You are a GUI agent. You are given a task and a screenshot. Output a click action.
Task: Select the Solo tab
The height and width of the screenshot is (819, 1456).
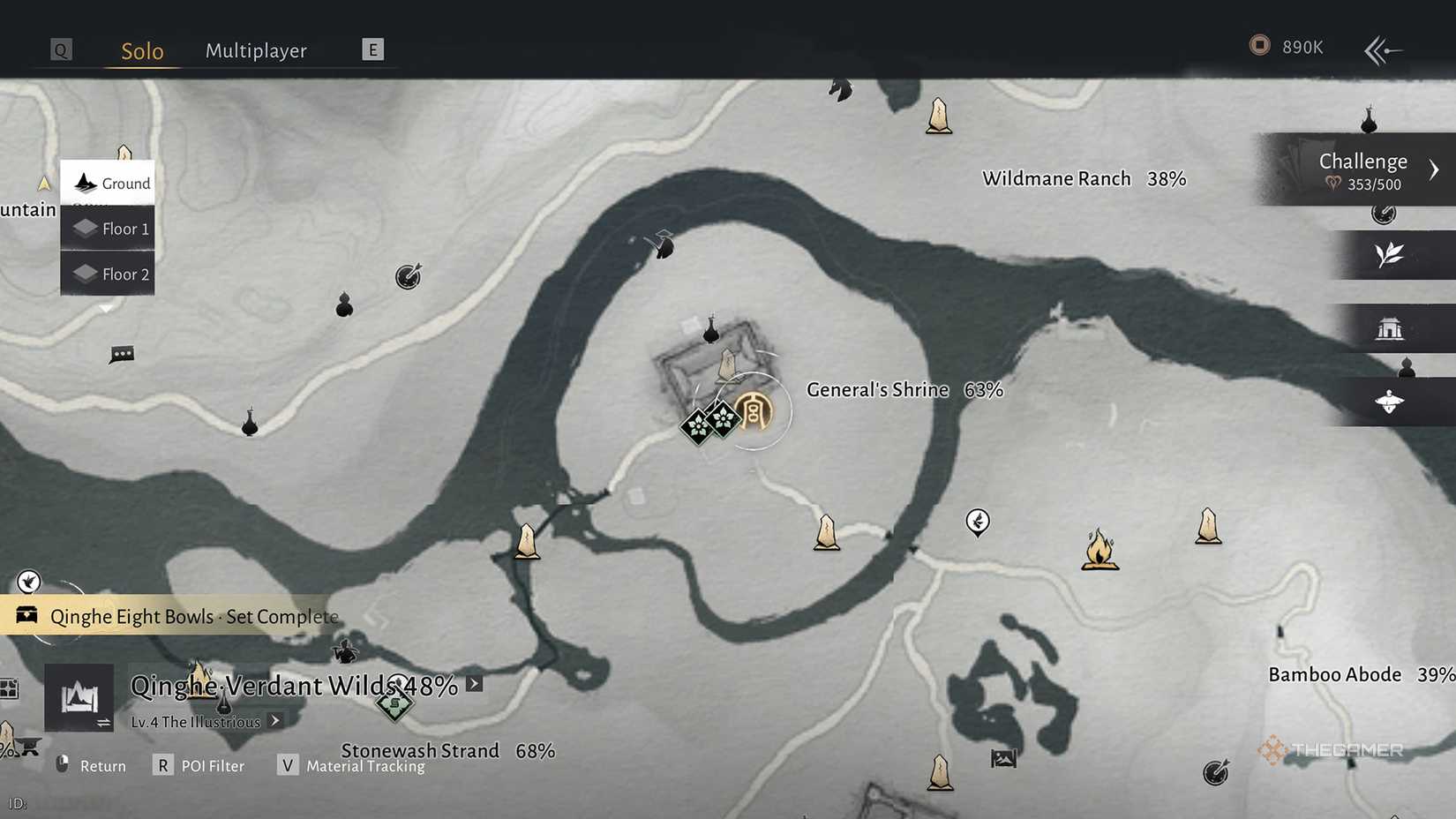(140, 50)
